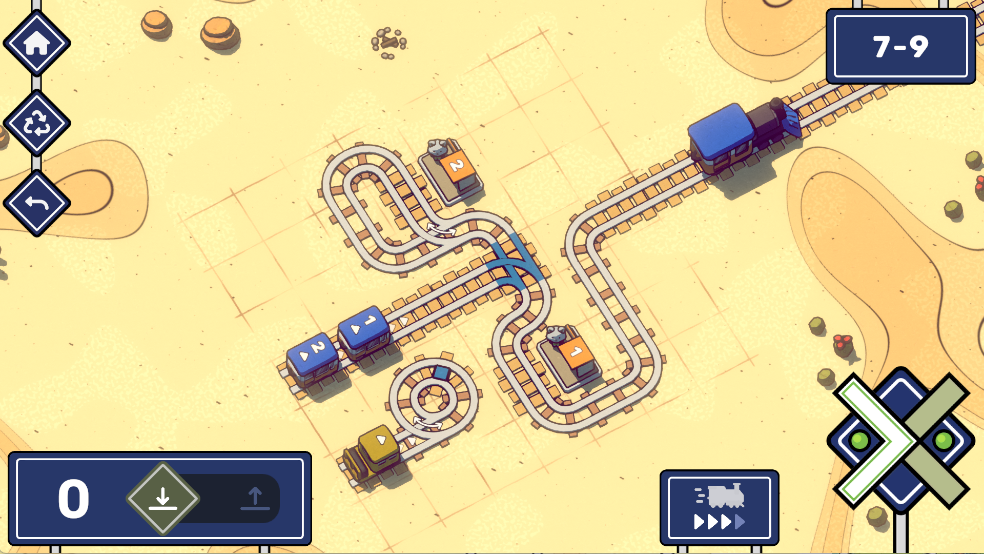984x554 pixels.
Task: Toggle the train fast-forward speed
Action: [719, 507]
